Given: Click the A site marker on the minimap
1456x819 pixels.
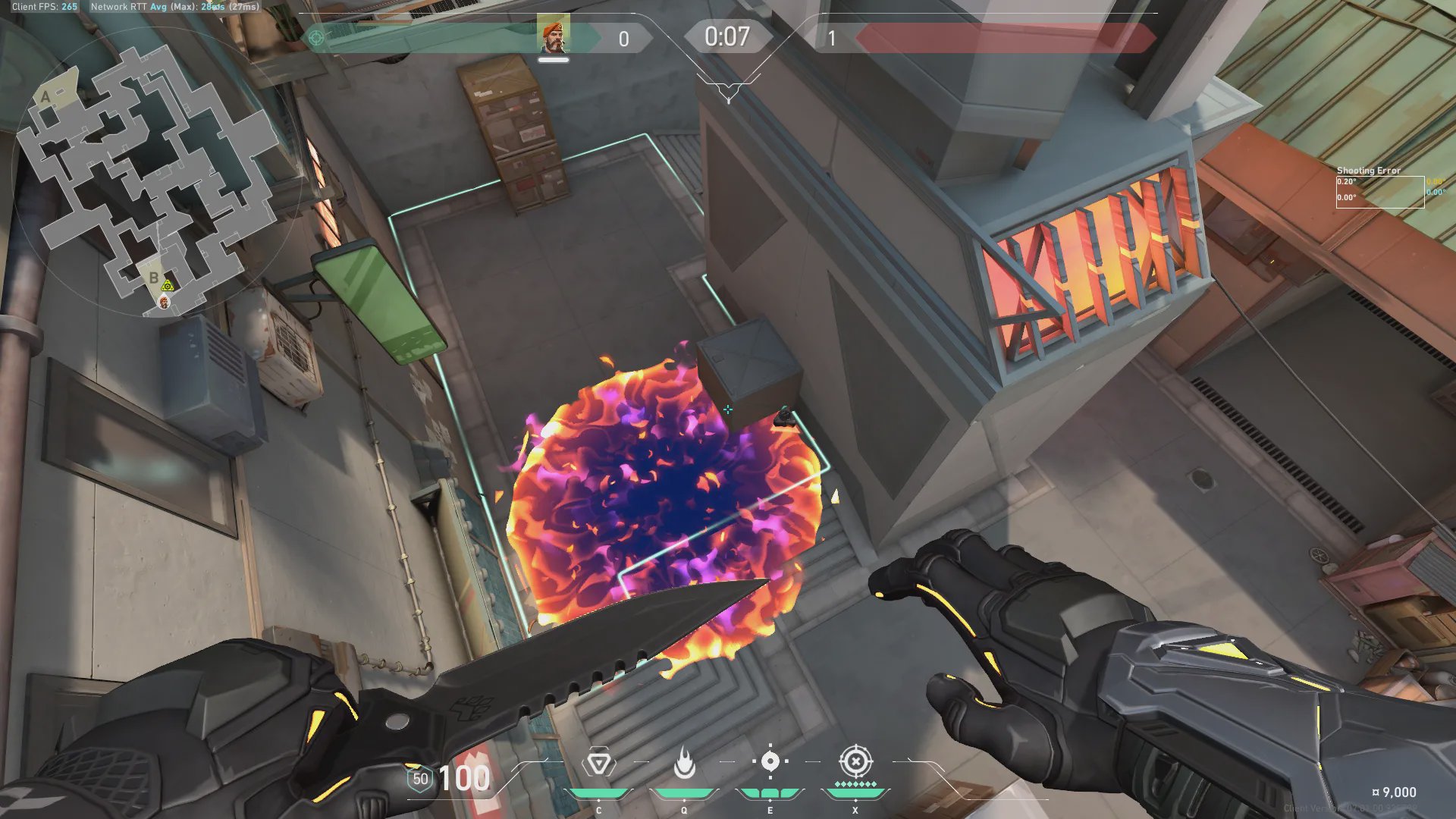Looking at the screenshot, I should pos(46,97).
